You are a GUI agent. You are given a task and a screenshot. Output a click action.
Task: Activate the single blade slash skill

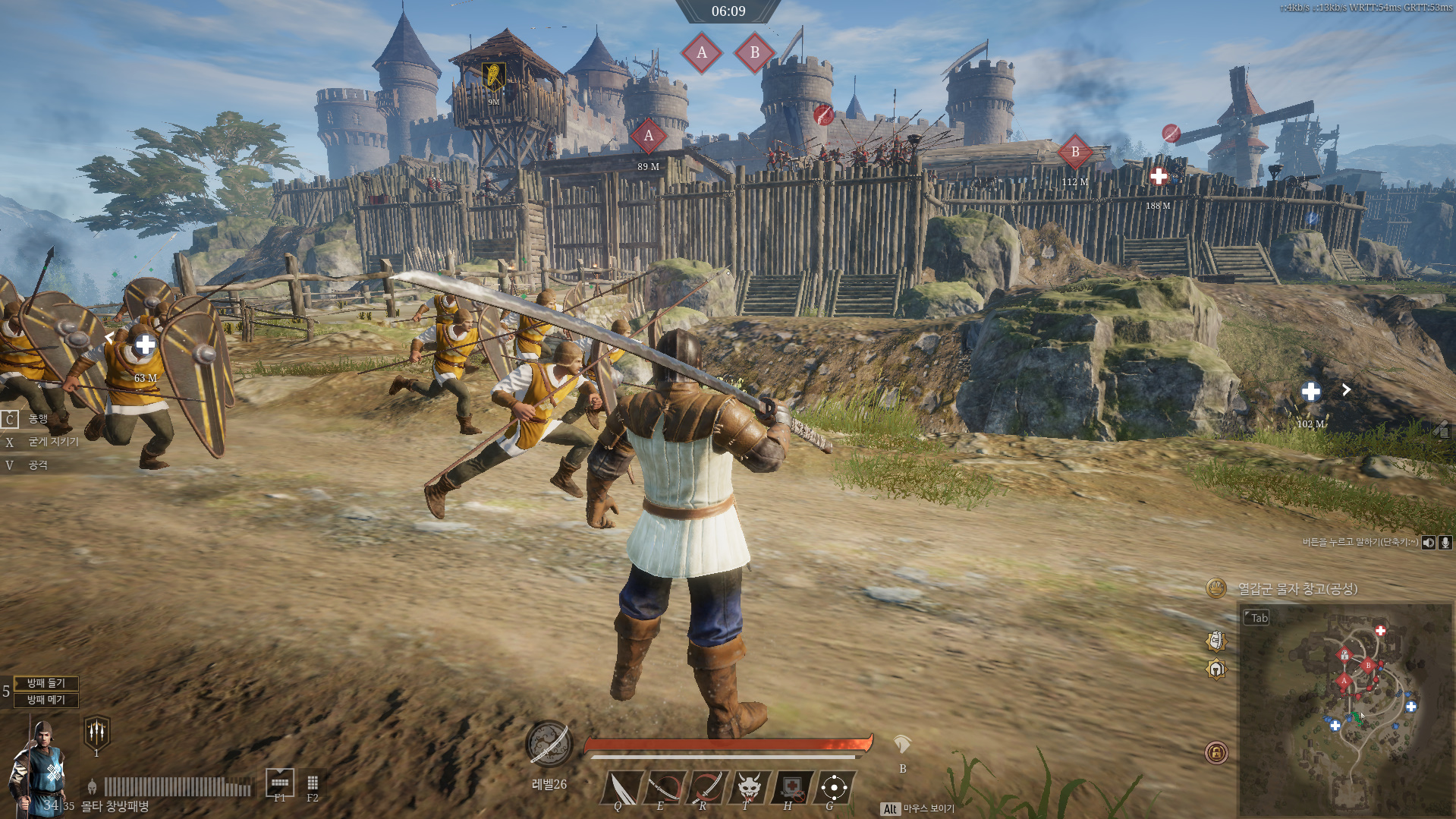624,786
